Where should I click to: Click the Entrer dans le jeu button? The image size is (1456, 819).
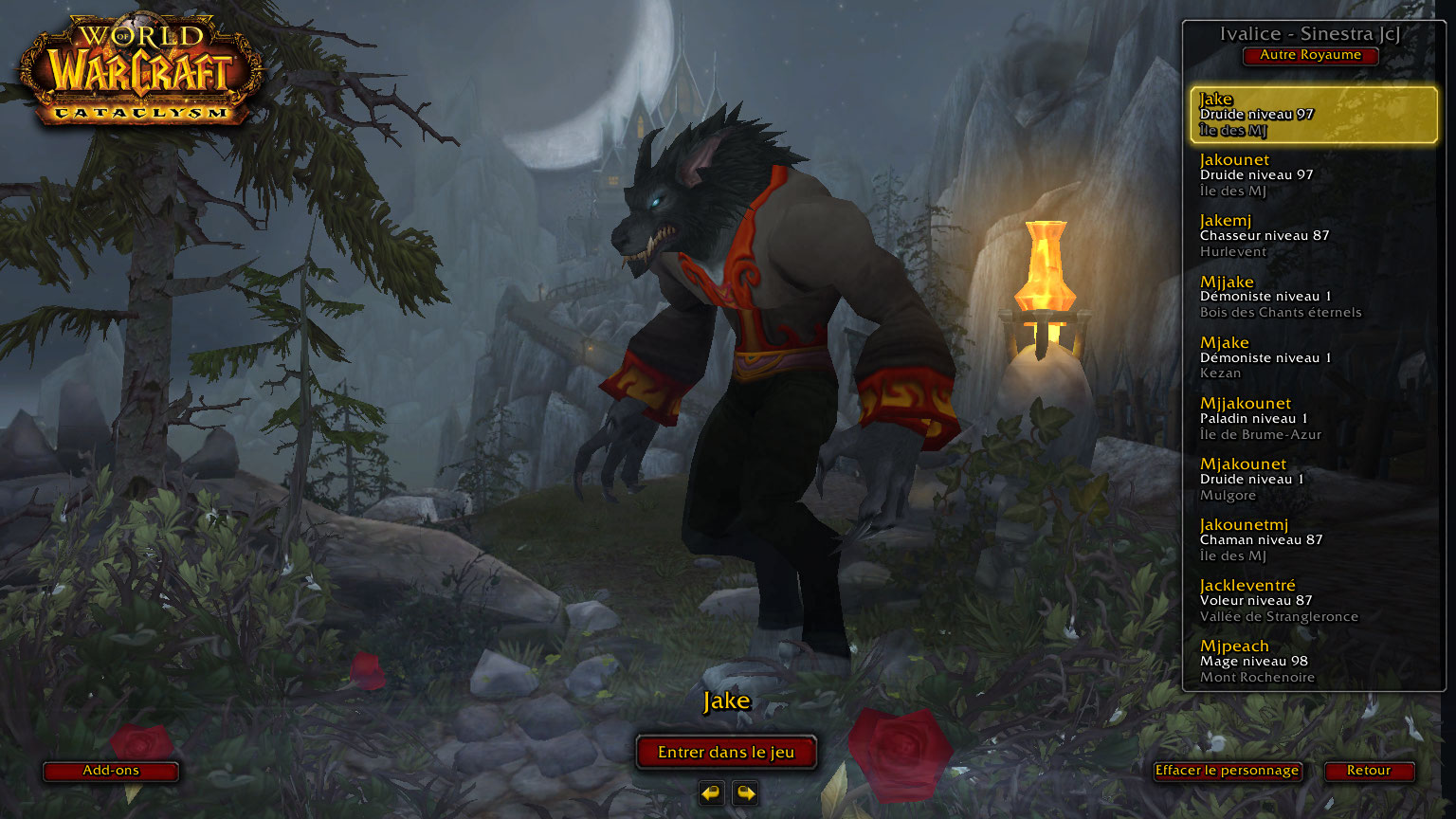726,753
